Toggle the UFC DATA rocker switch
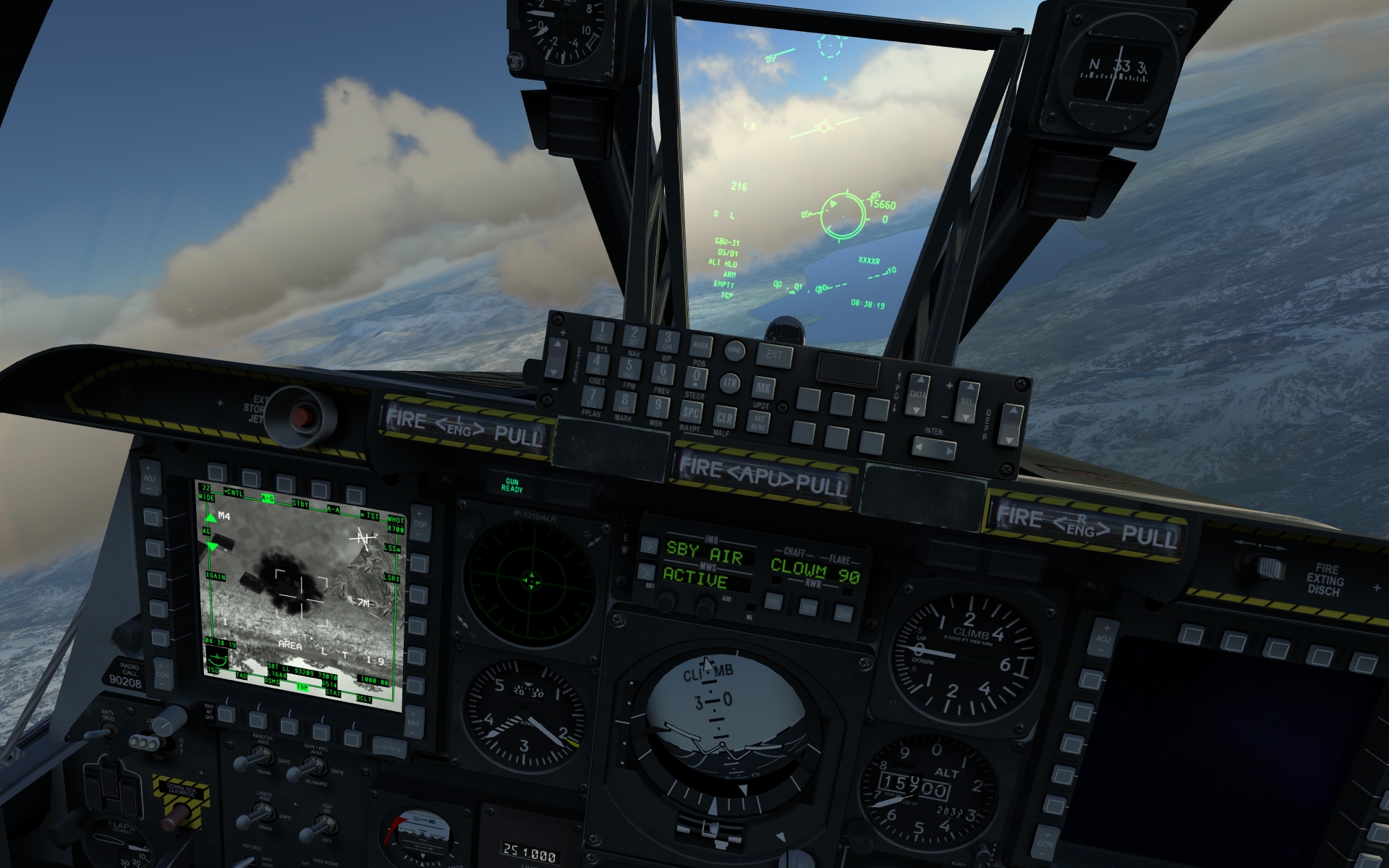The image size is (1389, 868). (917, 394)
